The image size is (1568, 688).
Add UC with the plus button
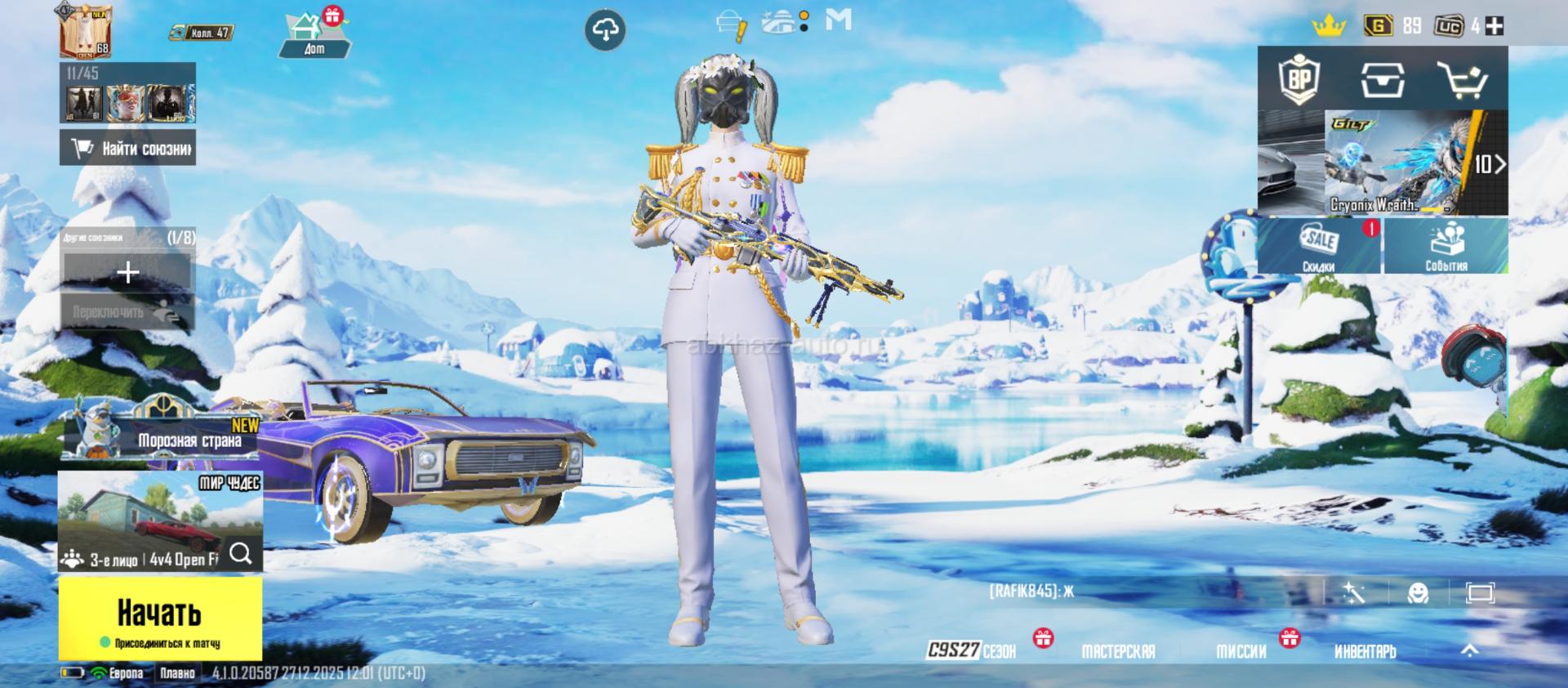pos(1494,26)
